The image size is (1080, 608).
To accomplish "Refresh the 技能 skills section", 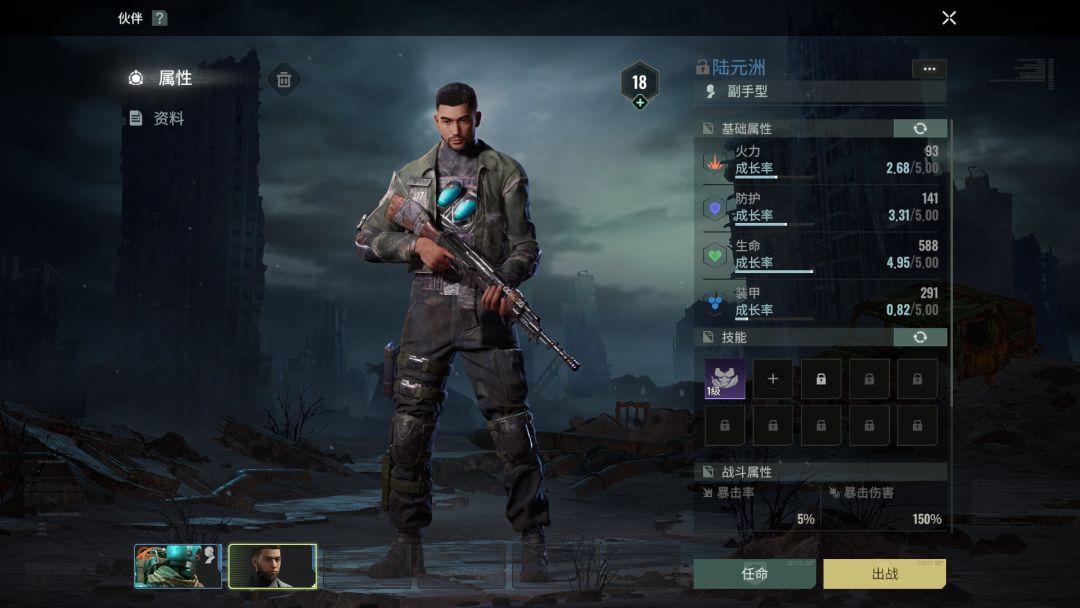I will 919,338.
